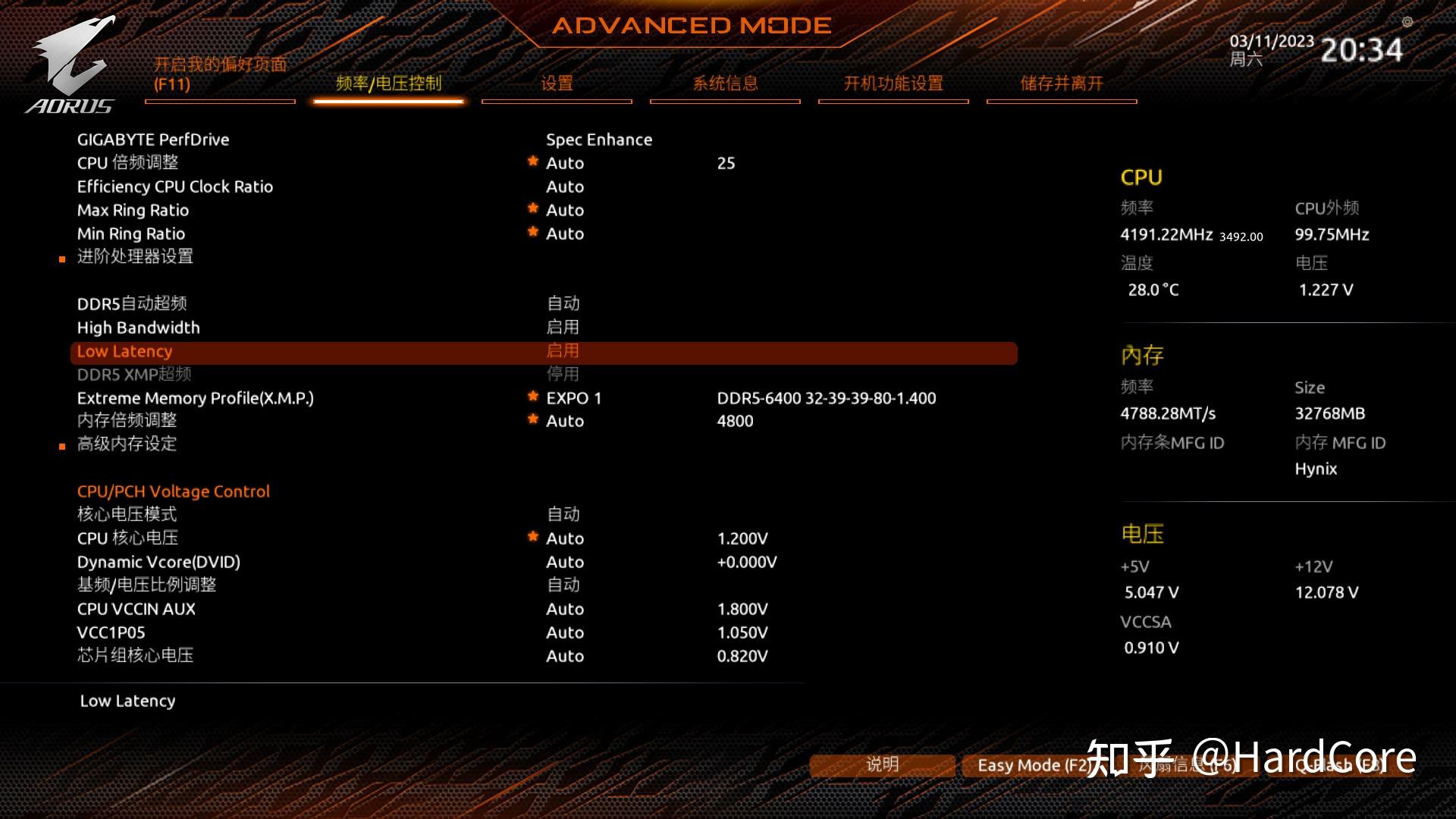This screenshot has width=1456, height=819.
Task: Select Efficiency CPU Clock Ratio option
Action: tap(175, 187)
